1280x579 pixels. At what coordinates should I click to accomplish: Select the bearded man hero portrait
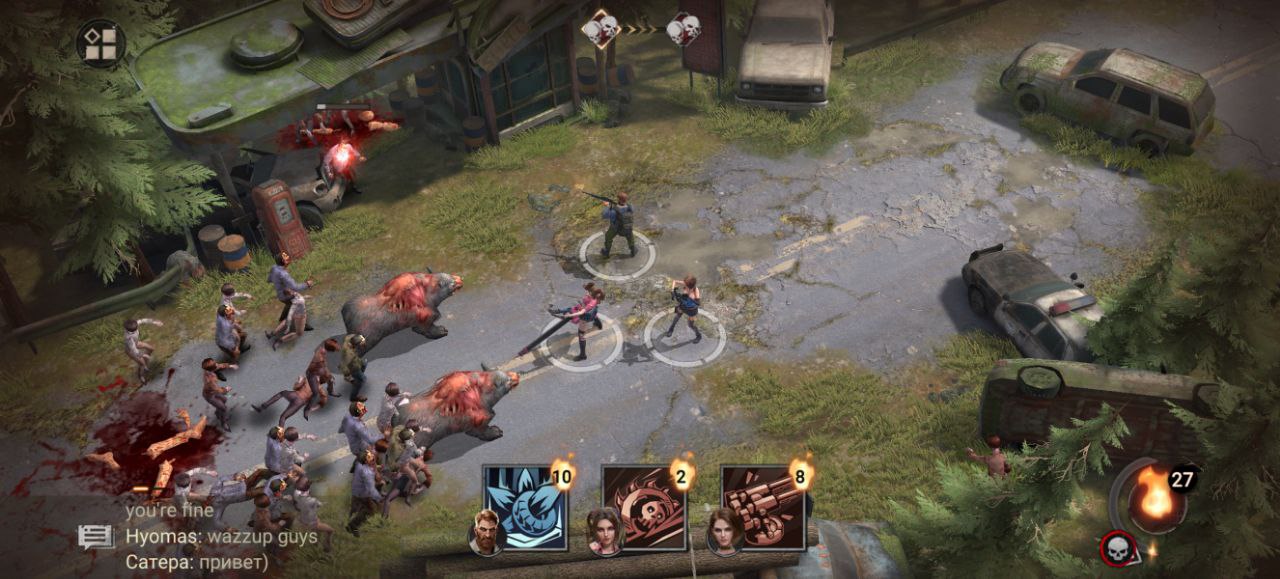(486, 531)
